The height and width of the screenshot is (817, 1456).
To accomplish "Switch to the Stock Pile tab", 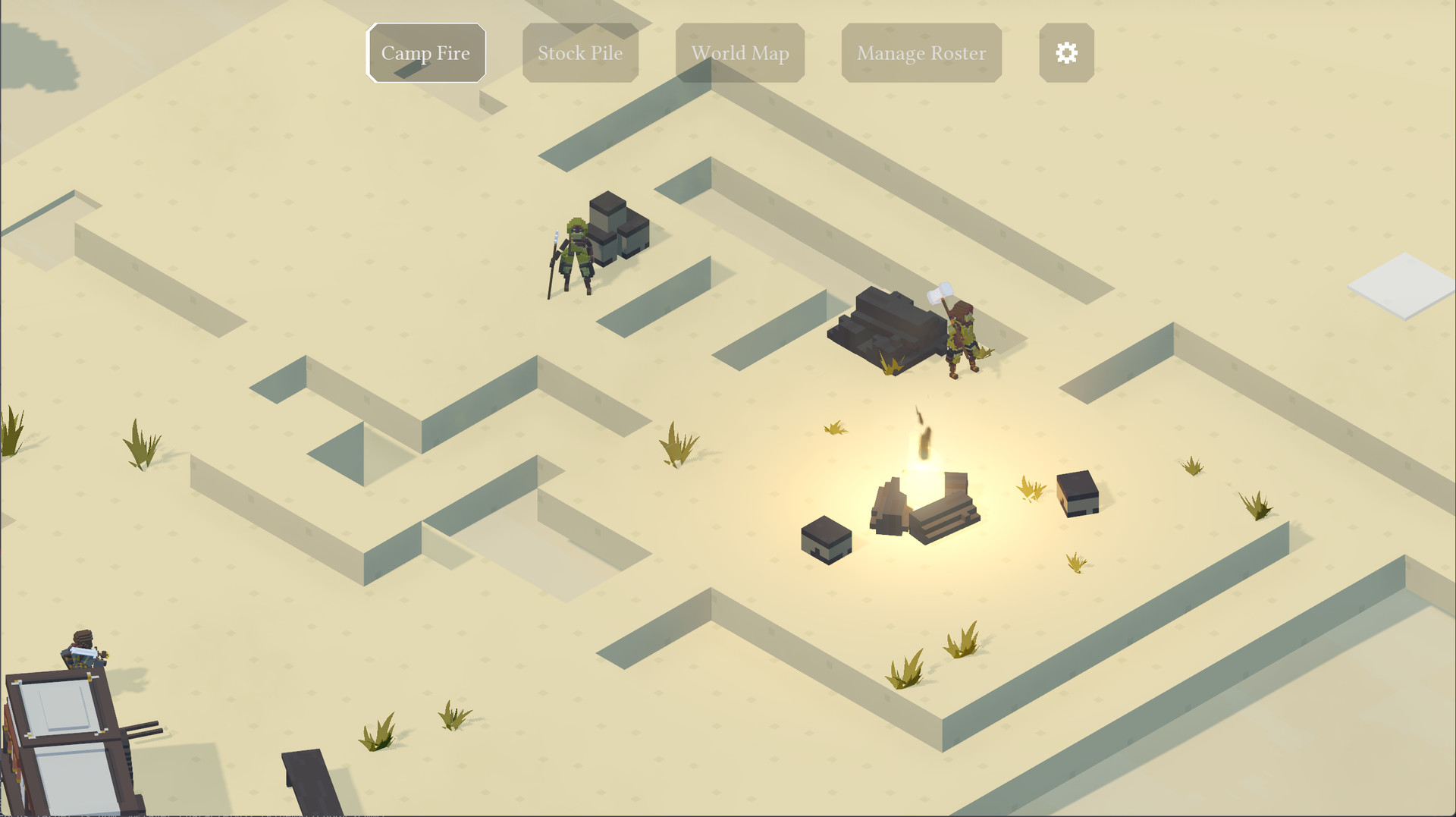I will (580, 52).
